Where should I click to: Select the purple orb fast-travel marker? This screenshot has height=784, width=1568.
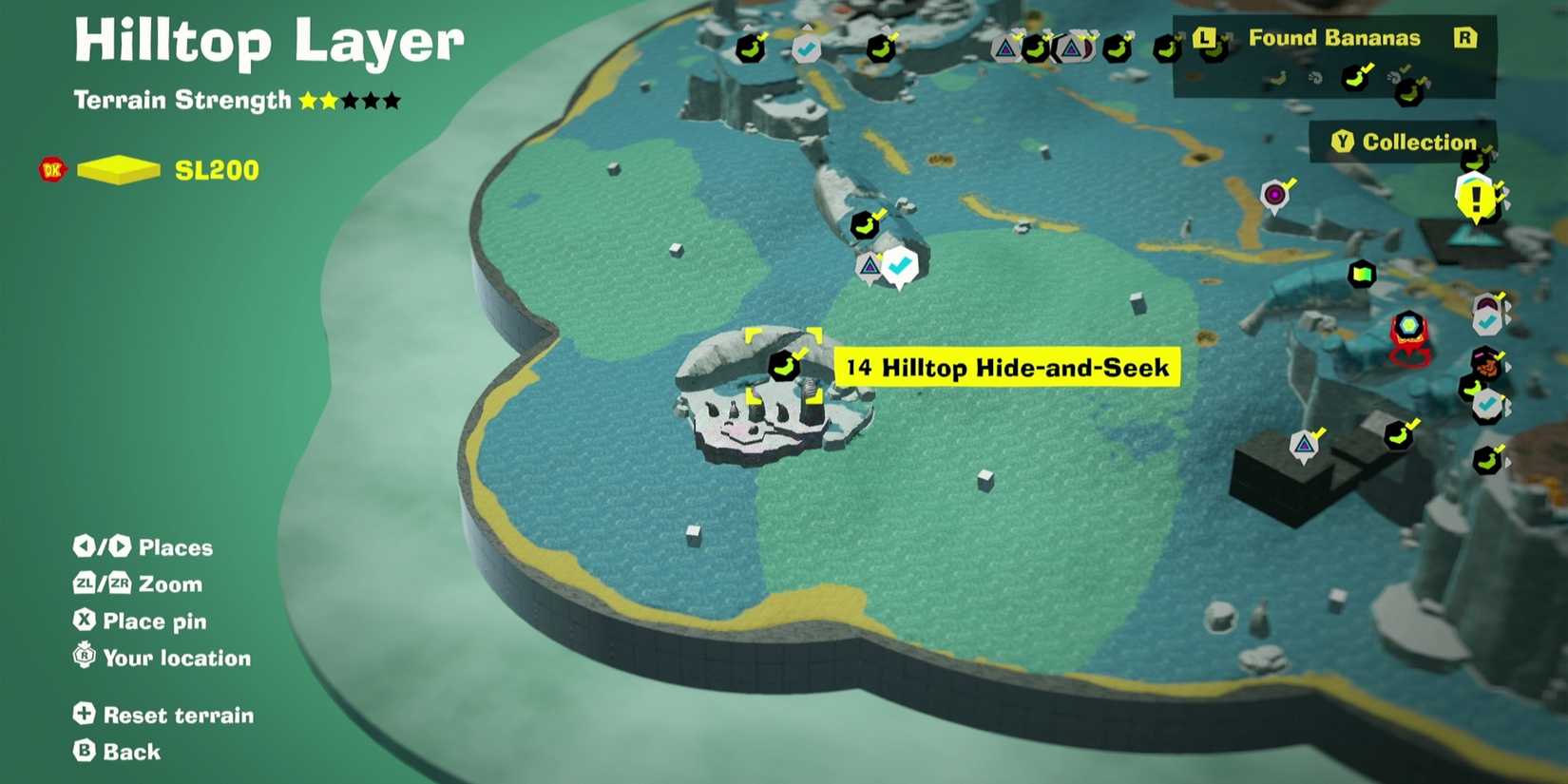[1273, 193]
